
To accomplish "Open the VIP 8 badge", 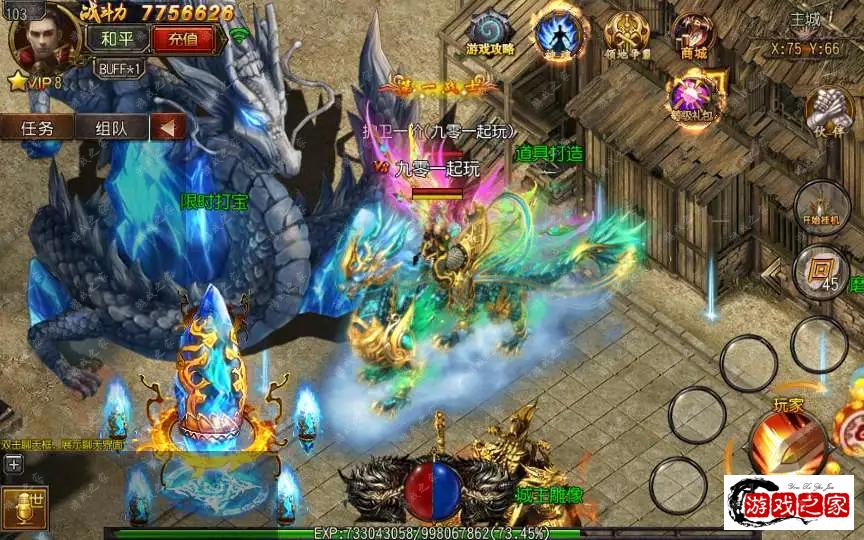I will (36, 82).
